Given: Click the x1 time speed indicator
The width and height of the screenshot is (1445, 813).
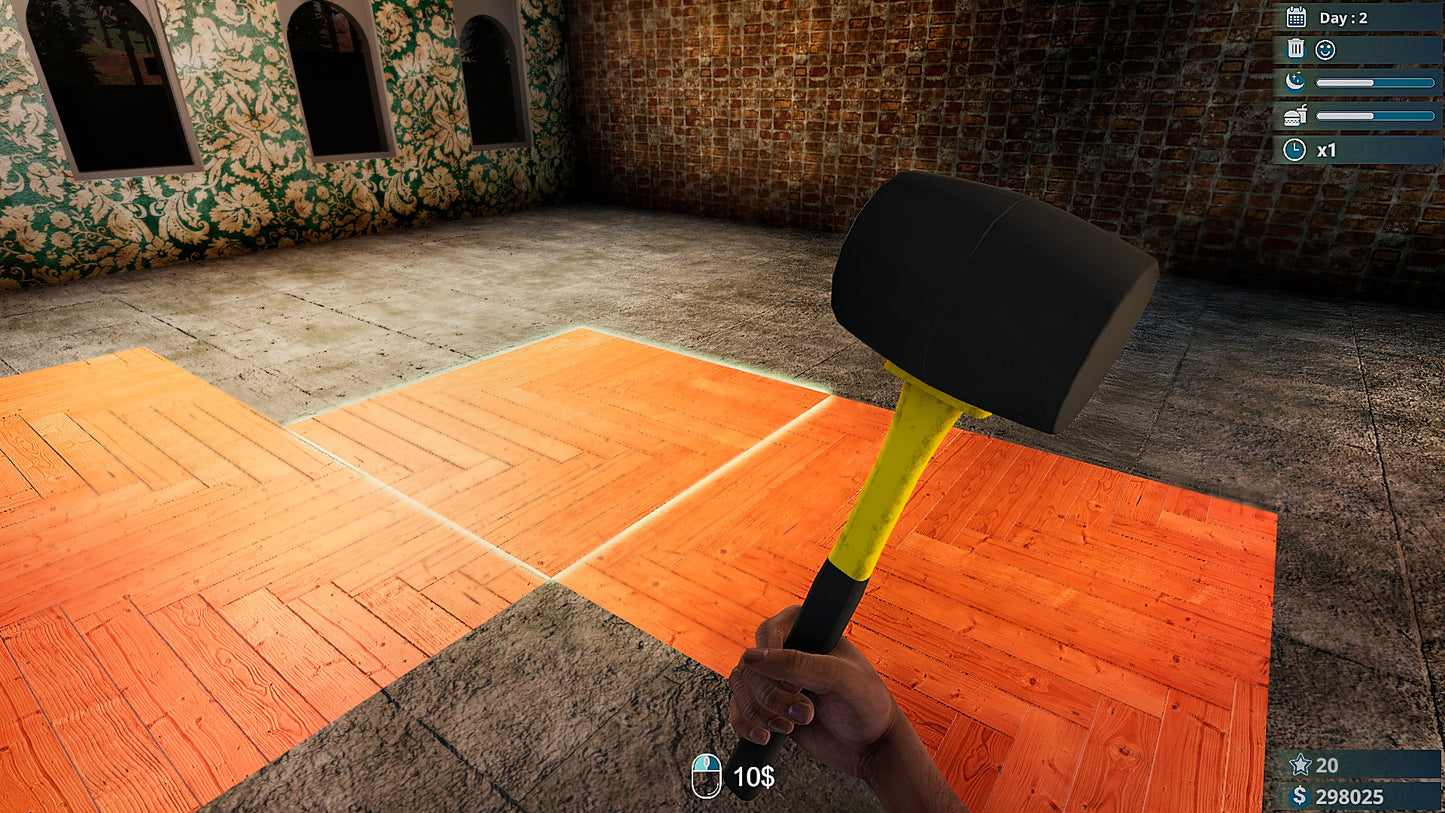Looking at the screenshot, I should (x=1326, y=148).
